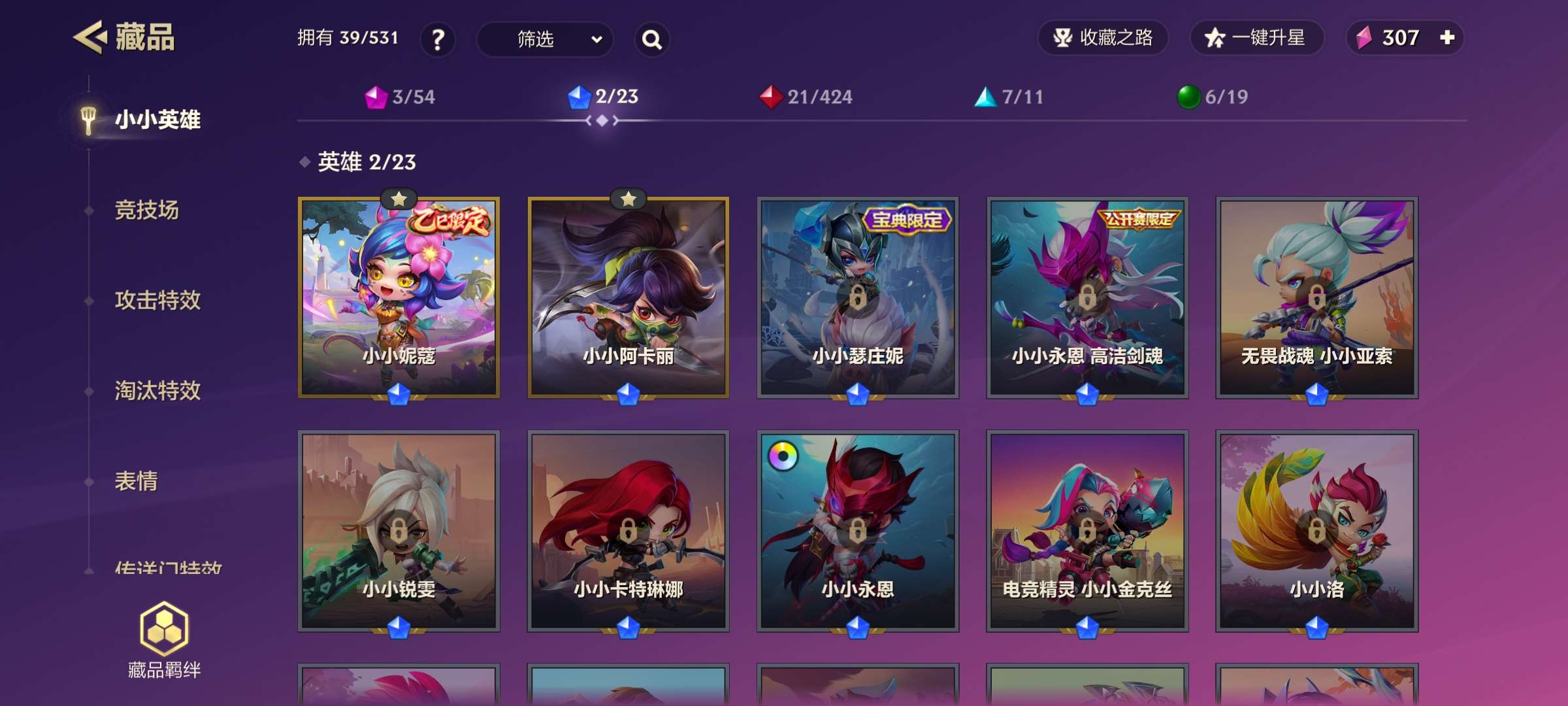Add more gems with the plus button
The width and height of the screenshot is (1568, 706).
(1447, 37)
